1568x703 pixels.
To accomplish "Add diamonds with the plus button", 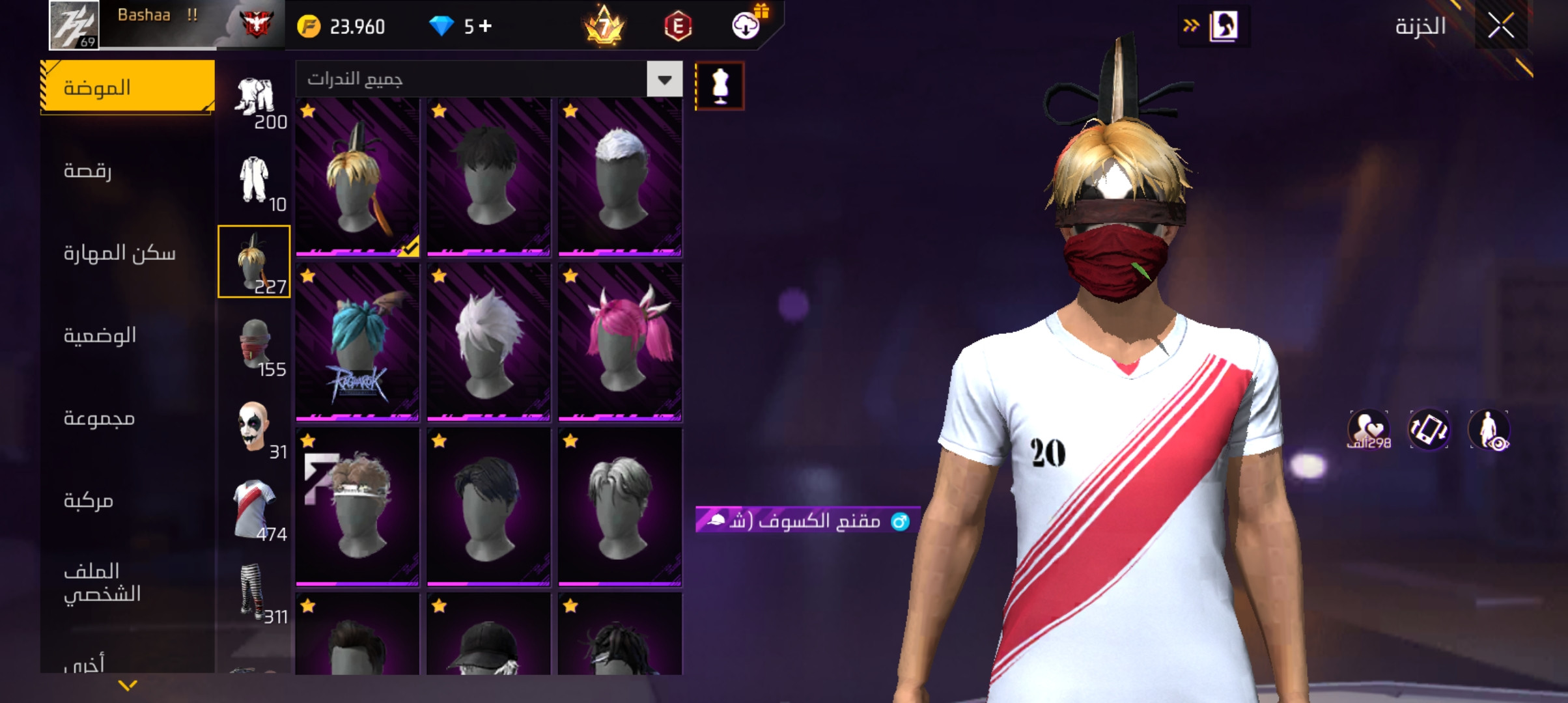I will (486, 26).
